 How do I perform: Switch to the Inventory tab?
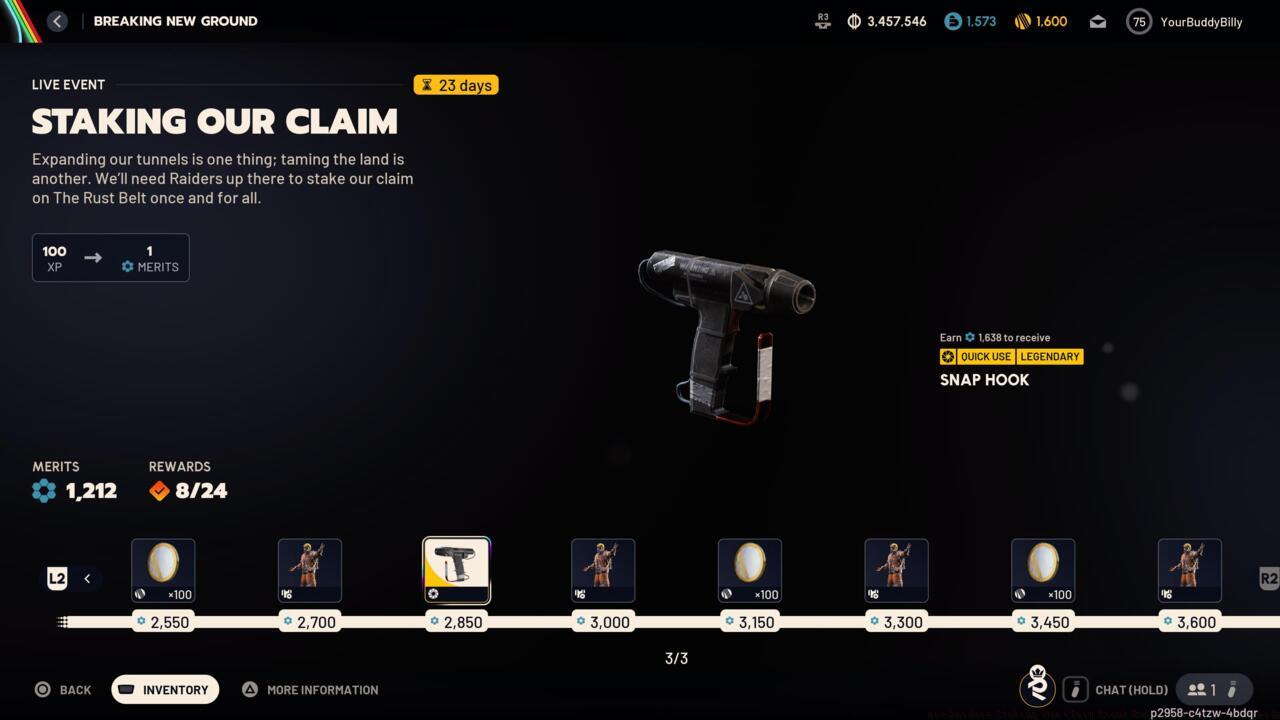[164, 689]
